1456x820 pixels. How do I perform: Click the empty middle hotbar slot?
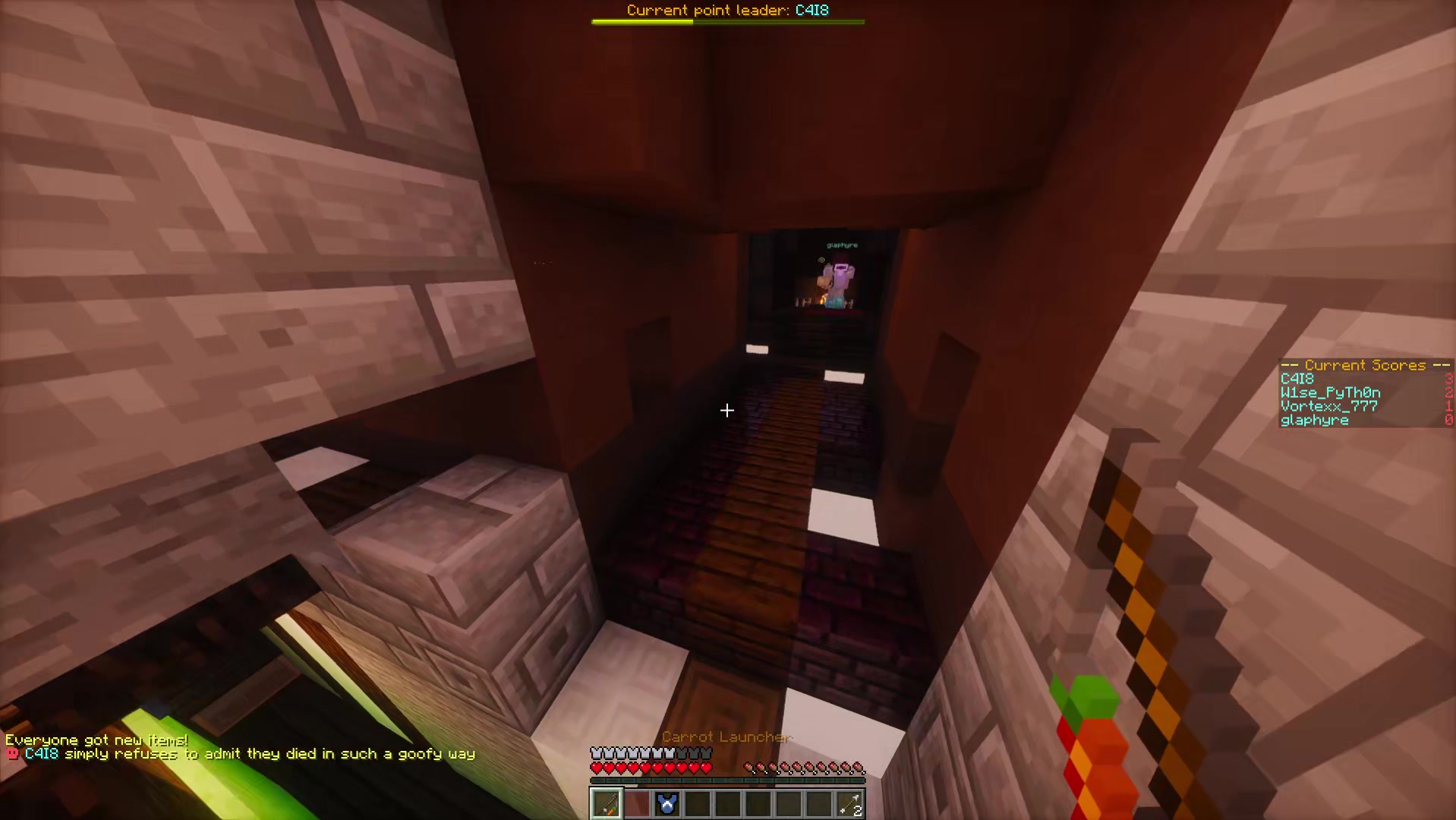click(727, 803)
